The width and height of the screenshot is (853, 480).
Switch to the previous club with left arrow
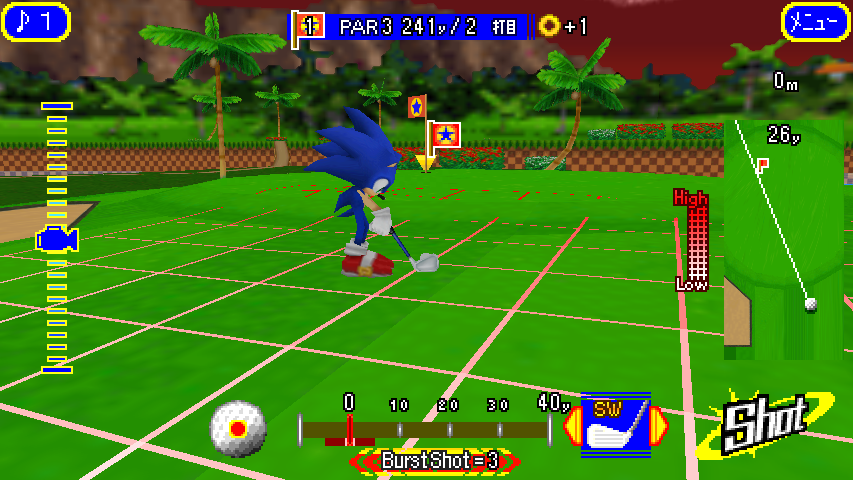tap(573, 426)
